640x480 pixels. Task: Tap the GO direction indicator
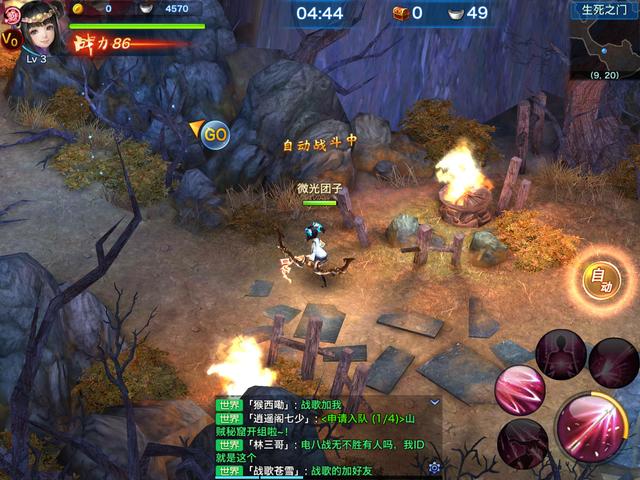(214, 133)
